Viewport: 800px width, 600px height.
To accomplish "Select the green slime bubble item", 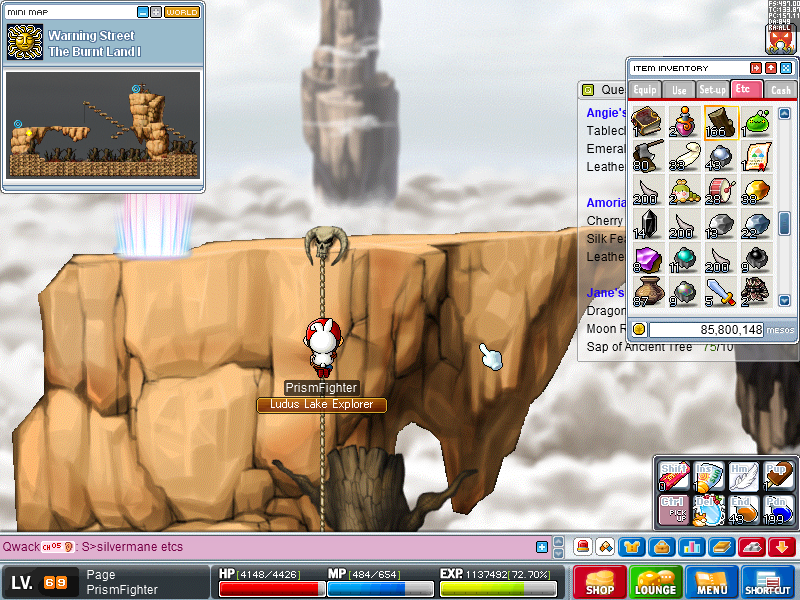I will (757, 122).
